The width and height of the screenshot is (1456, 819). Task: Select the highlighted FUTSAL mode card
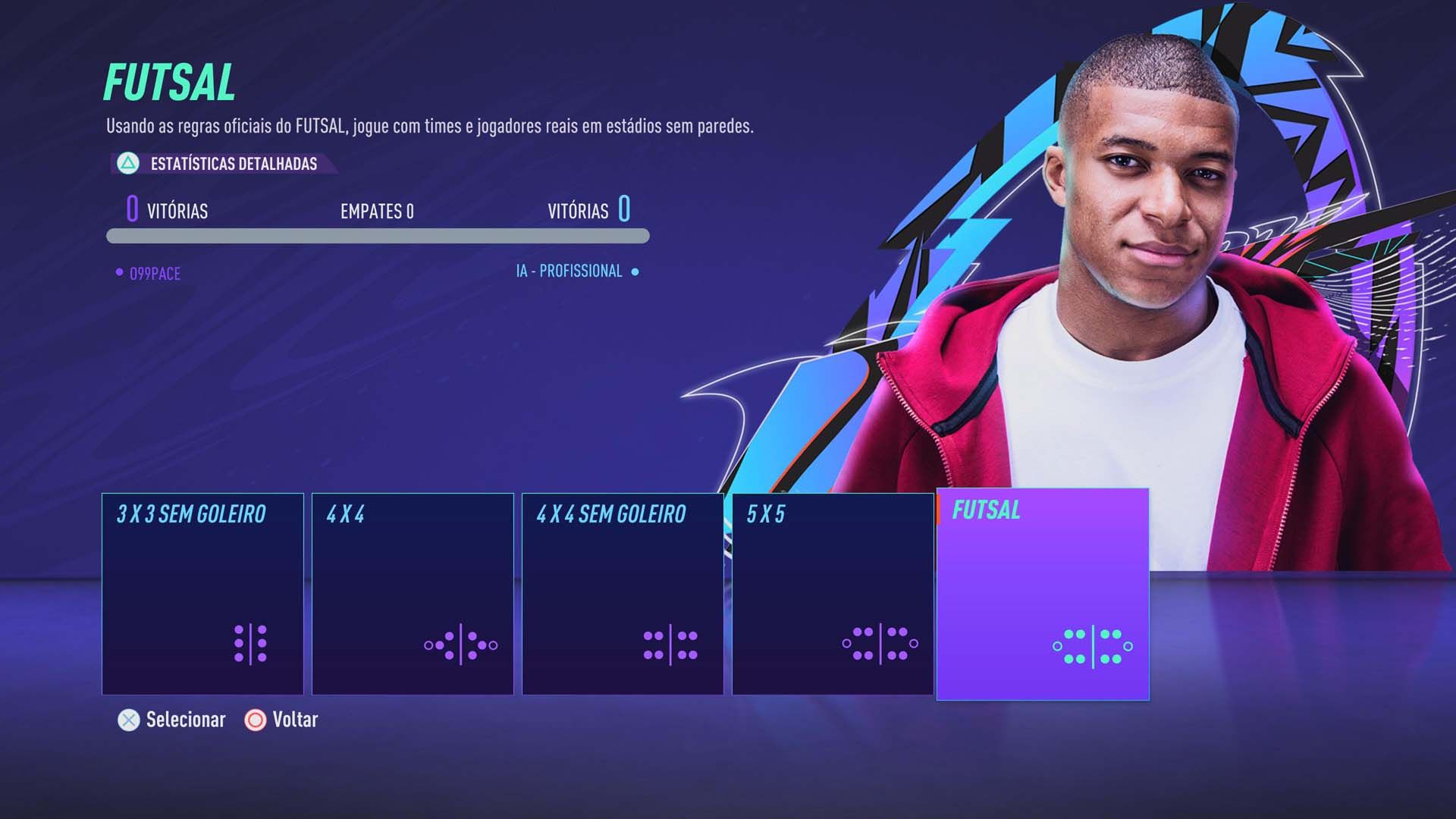coord(1042,593)
